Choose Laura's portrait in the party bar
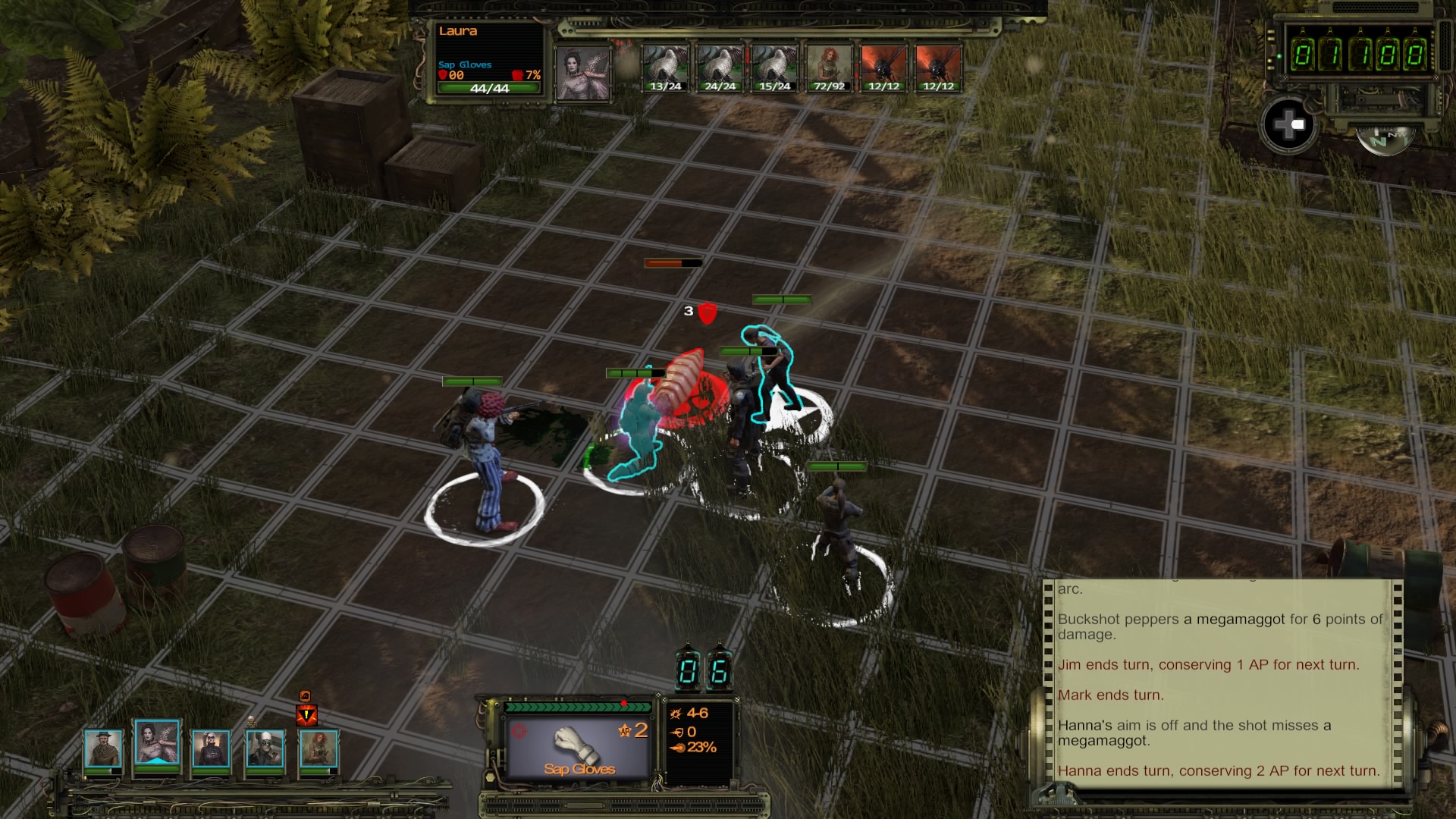The height and width of the screenshot is (819, 1456). (157, 743)
